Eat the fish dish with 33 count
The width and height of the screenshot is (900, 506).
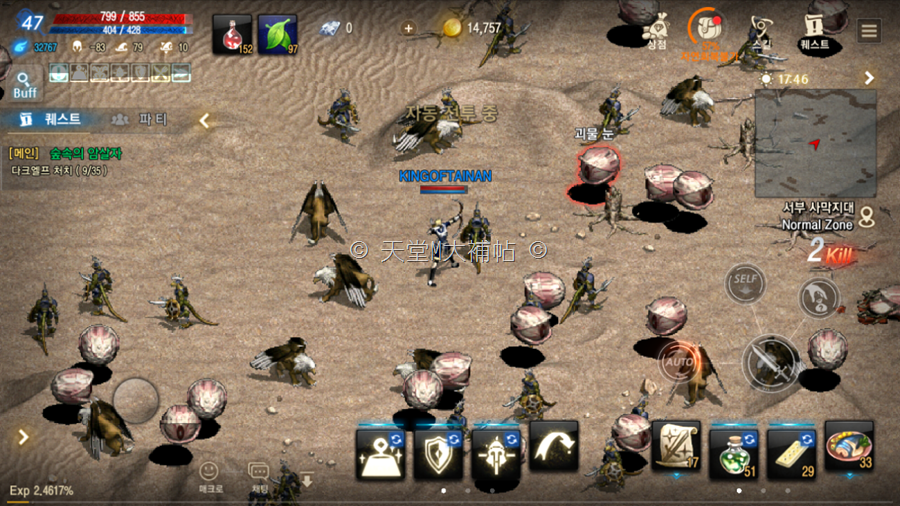pyautogui.click(x=849, y=446)
